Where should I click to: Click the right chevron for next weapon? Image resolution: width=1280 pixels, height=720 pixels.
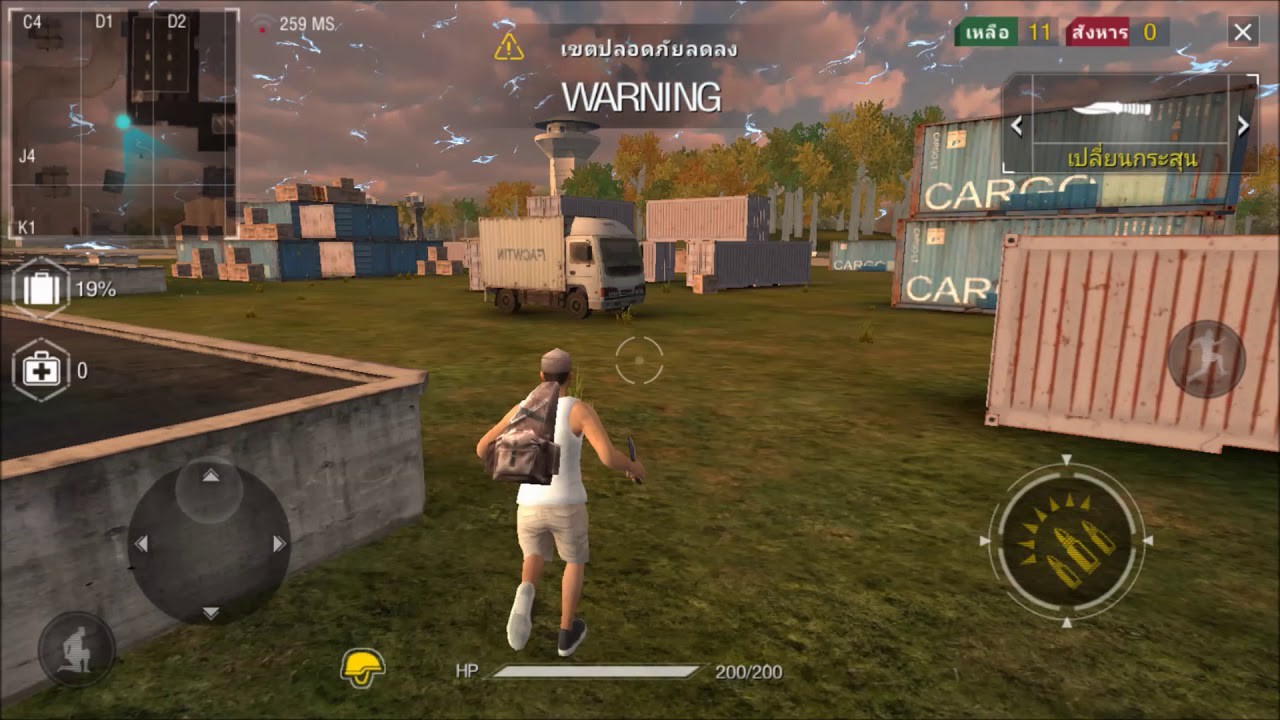[1243, 126]
